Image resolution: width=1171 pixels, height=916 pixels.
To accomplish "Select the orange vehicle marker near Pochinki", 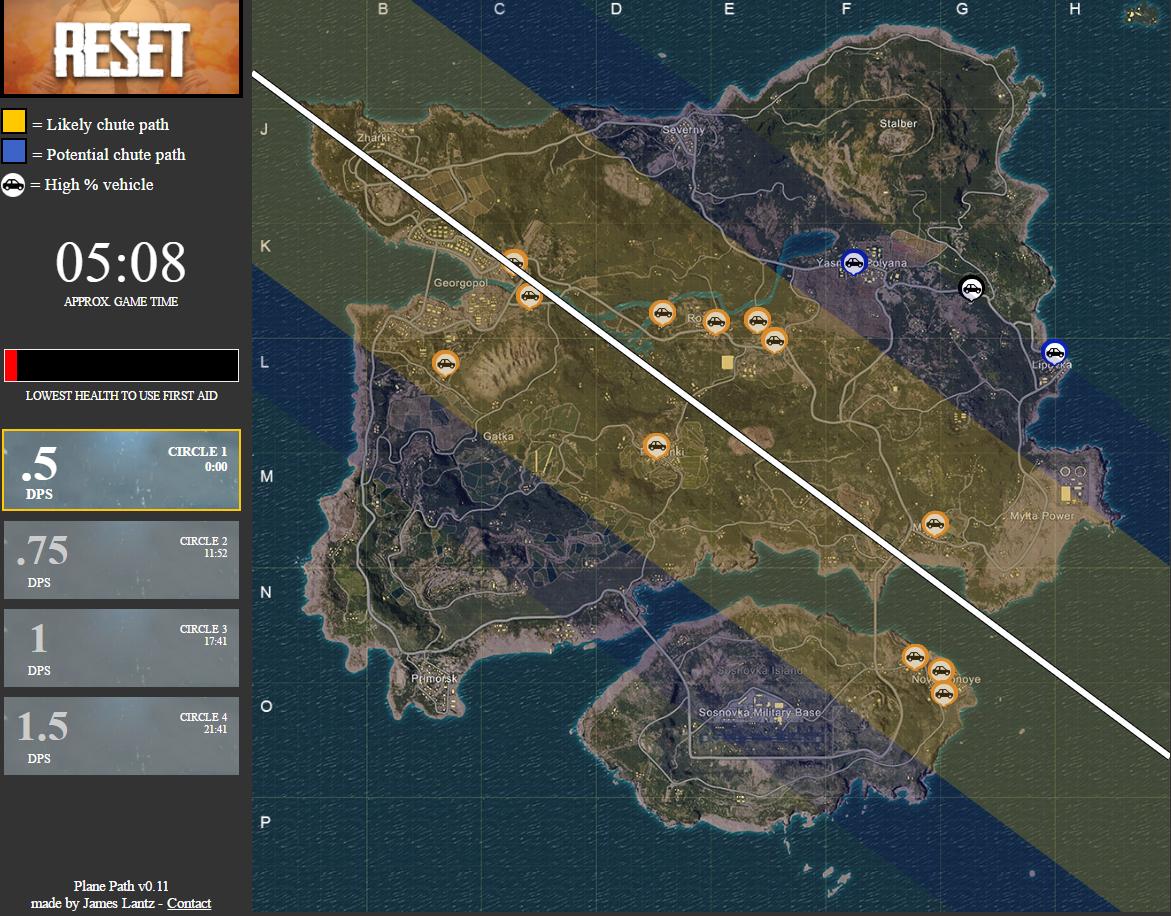I will point(656,445).
